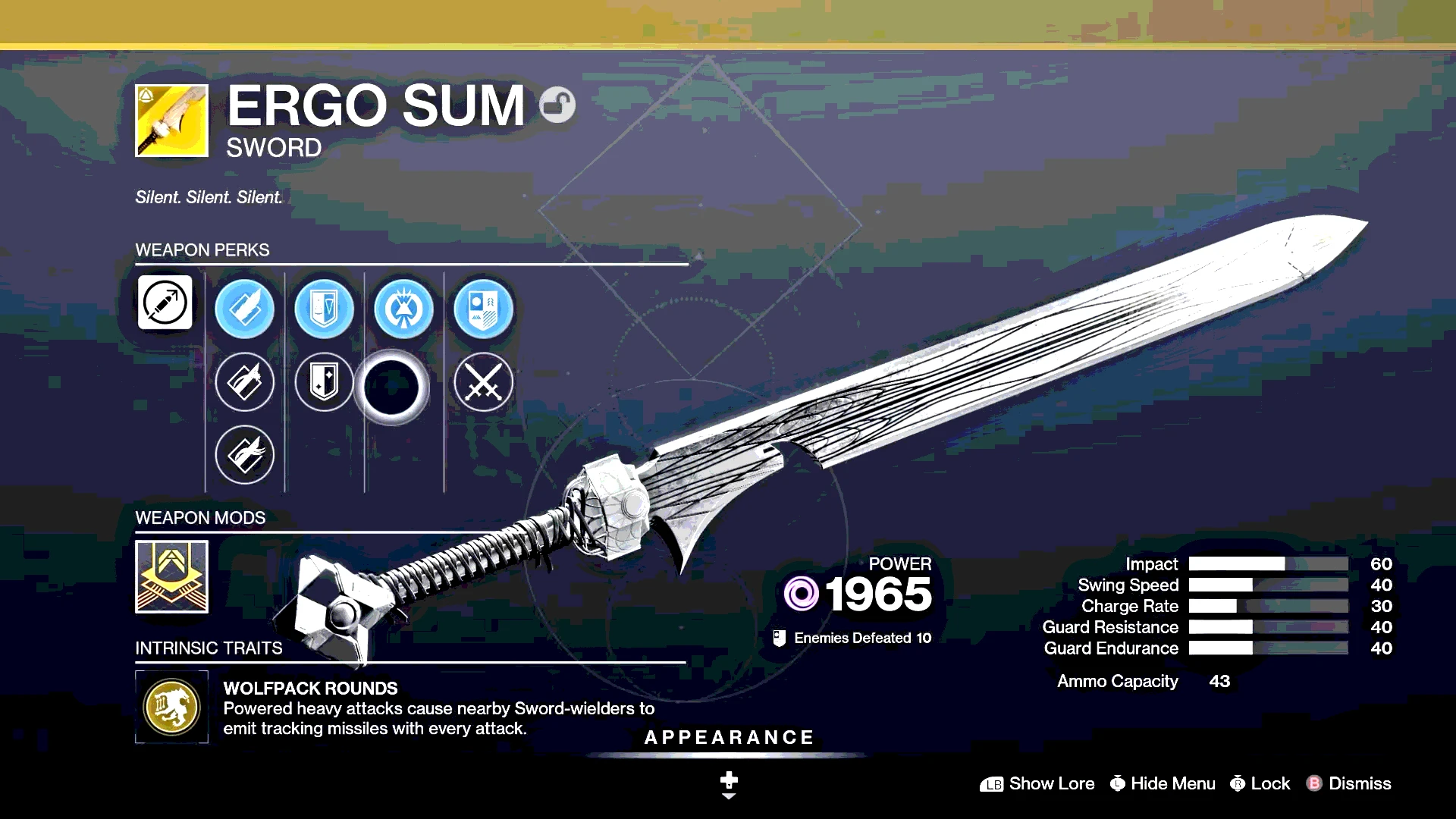This screenshot has width=1456, height=819.
Task: Choose the crossed swords perk
Action: pos(483,381)
